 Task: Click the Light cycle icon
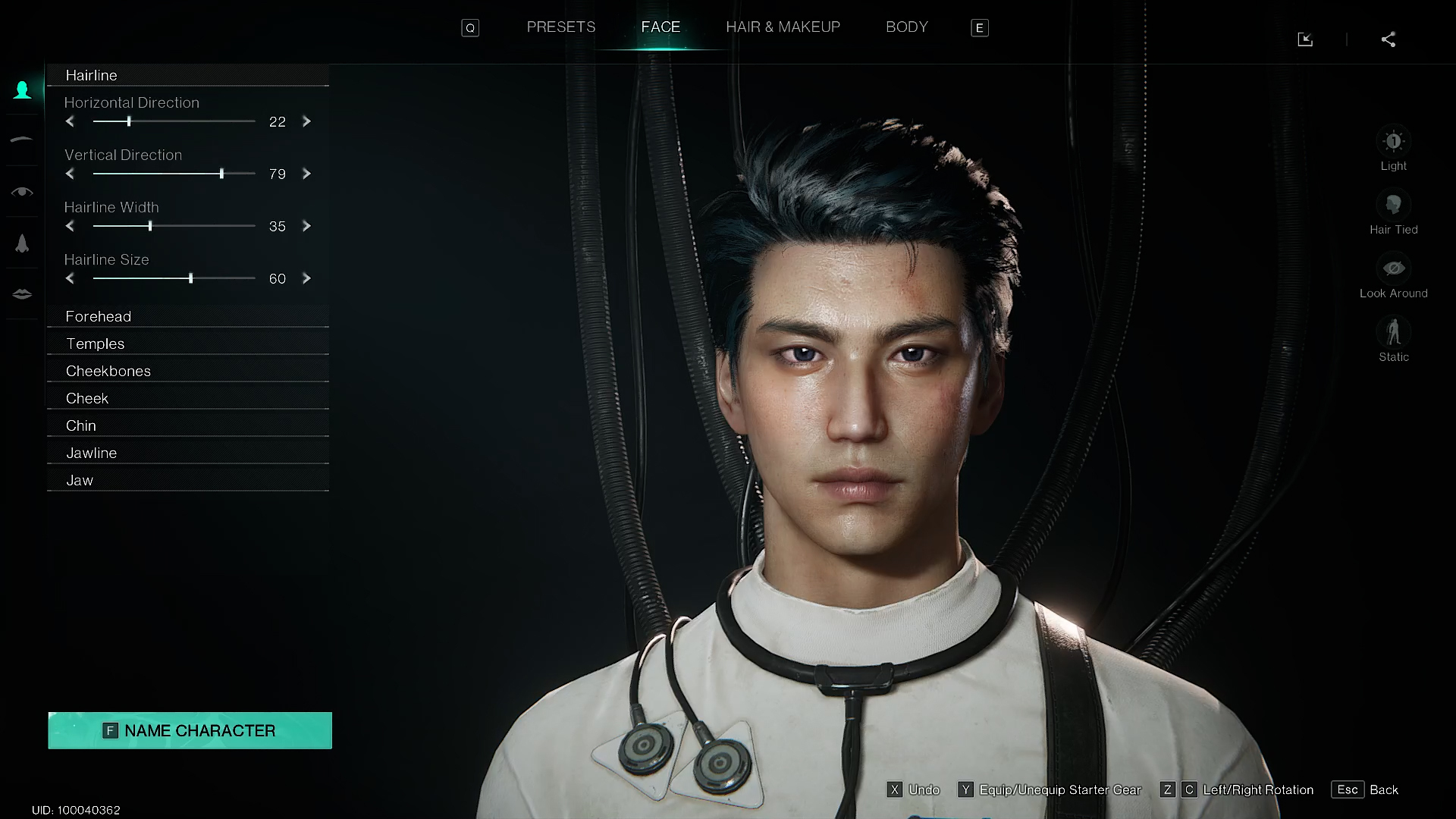[x=1394, y=140]
